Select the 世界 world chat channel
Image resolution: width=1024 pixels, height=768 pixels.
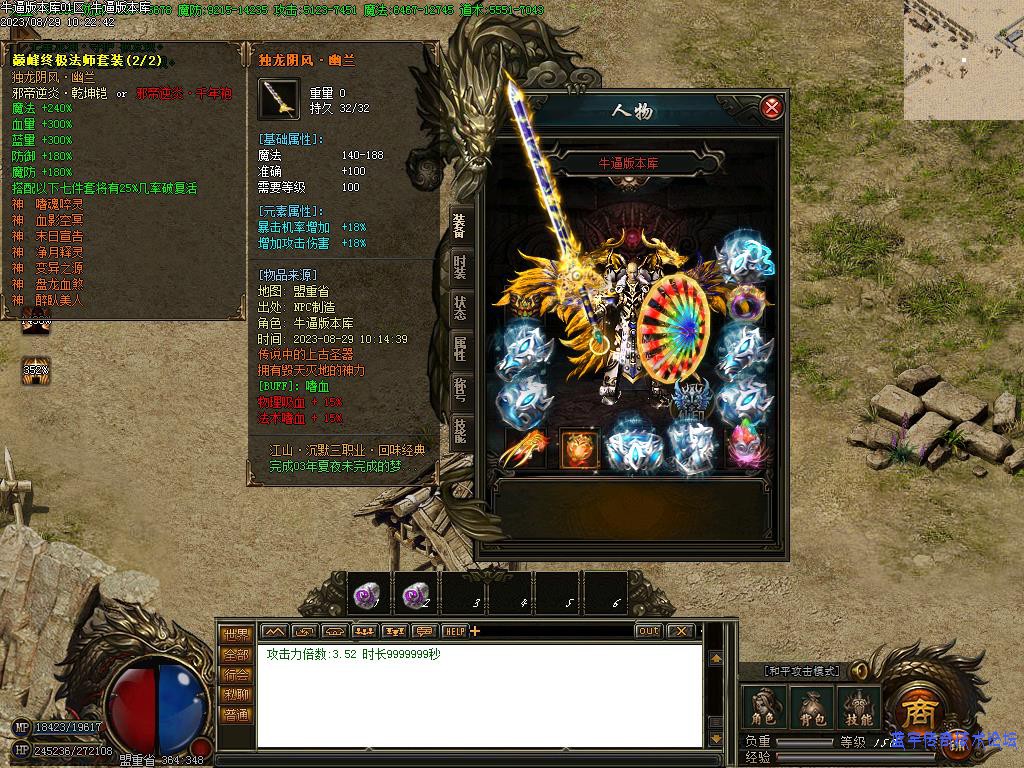pyautogui.click(x=236, y=634)
